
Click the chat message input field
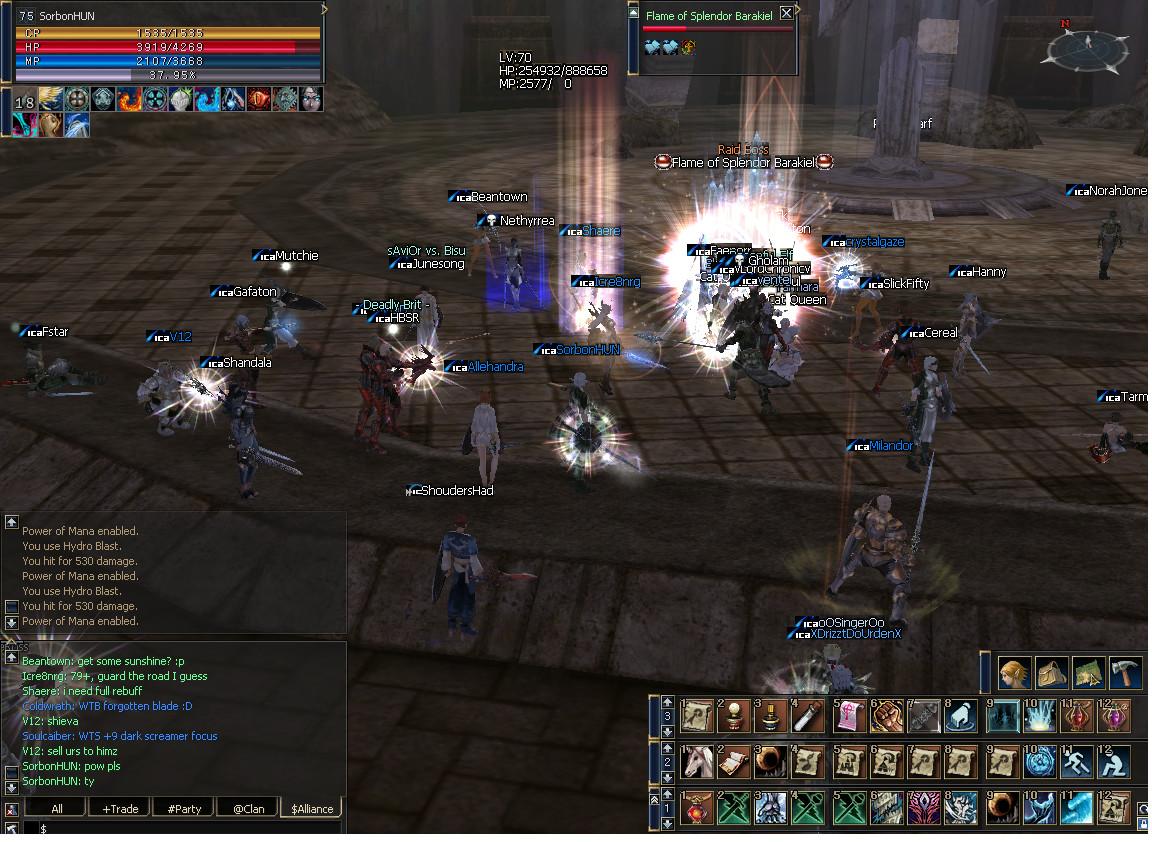coord(190,828)
